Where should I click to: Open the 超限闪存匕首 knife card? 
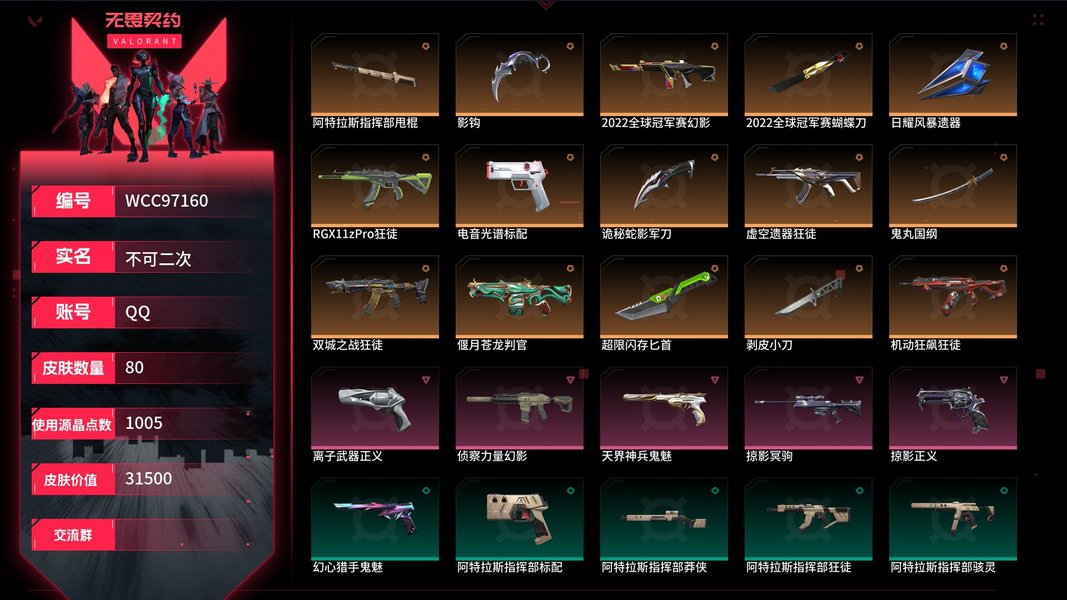664,297
